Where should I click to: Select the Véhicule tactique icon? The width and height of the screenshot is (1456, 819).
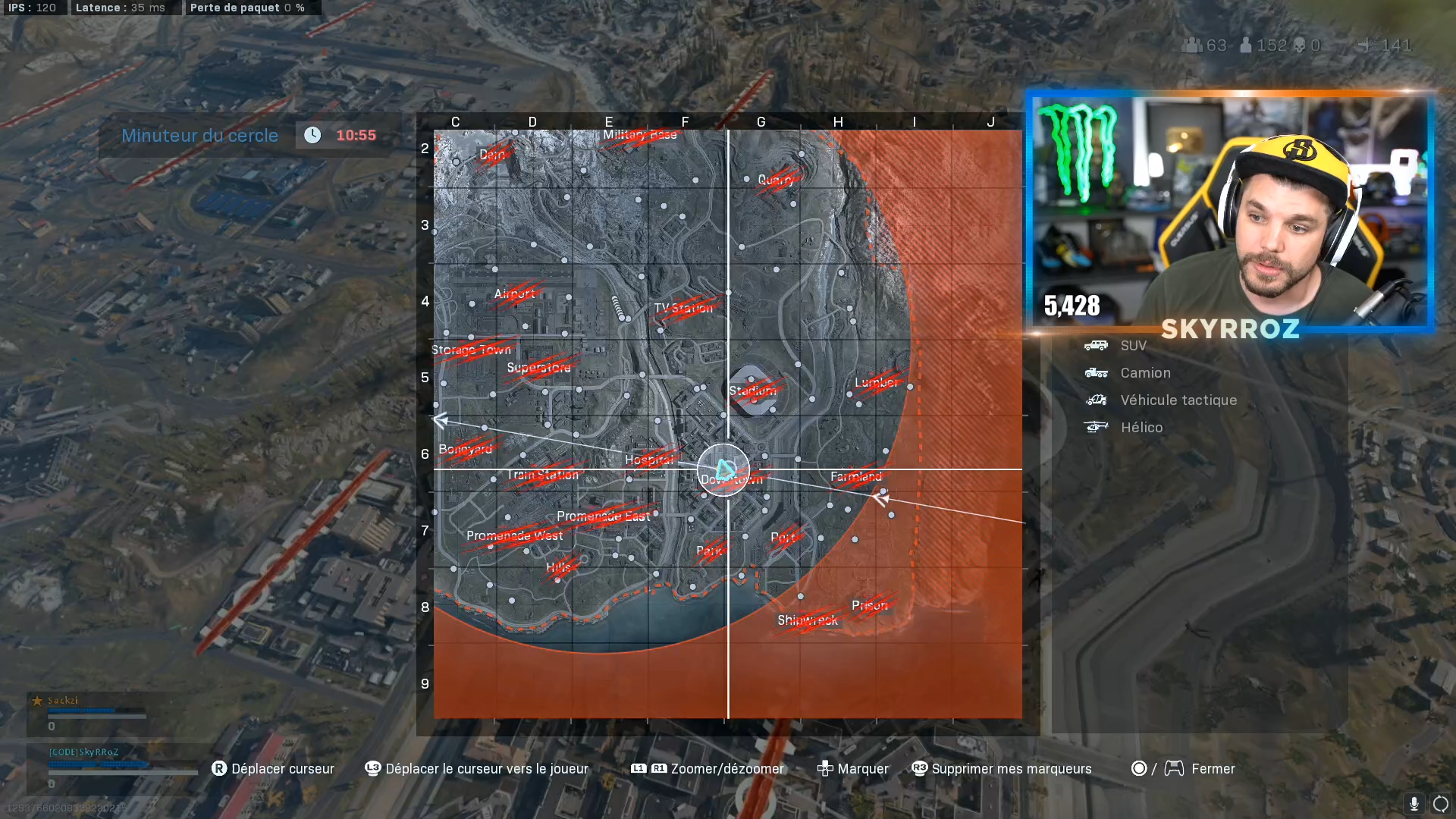click(x=1095, y=400)
